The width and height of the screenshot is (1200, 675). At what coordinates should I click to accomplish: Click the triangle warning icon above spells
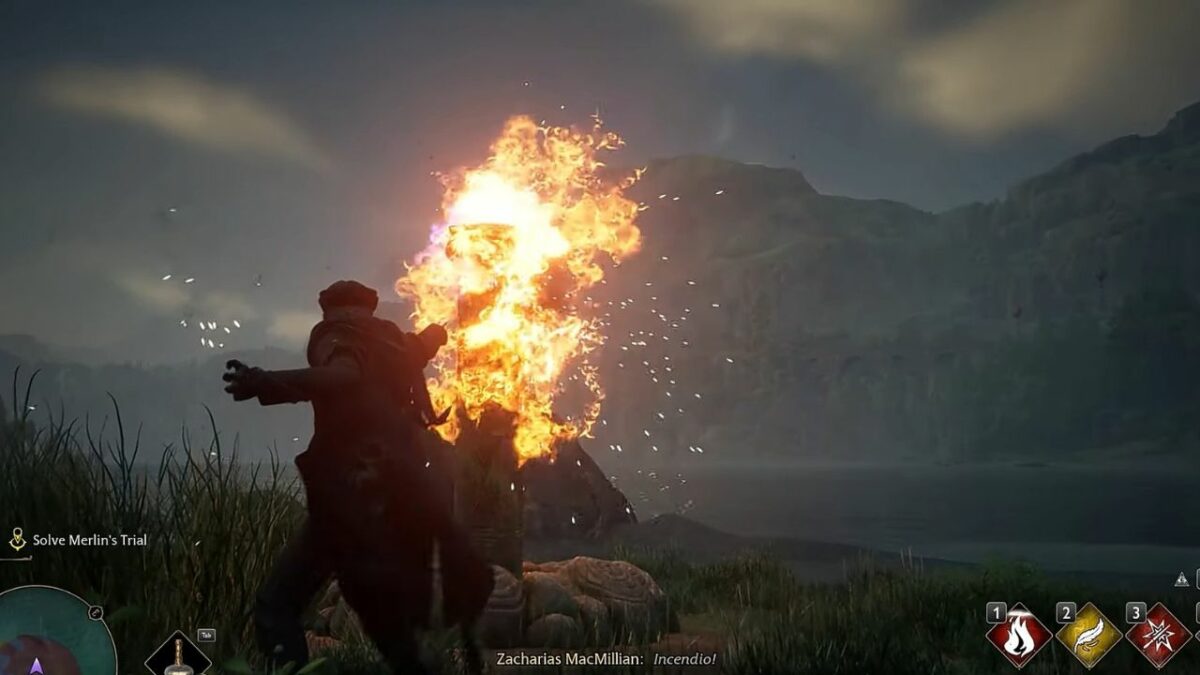[1181, 578]
